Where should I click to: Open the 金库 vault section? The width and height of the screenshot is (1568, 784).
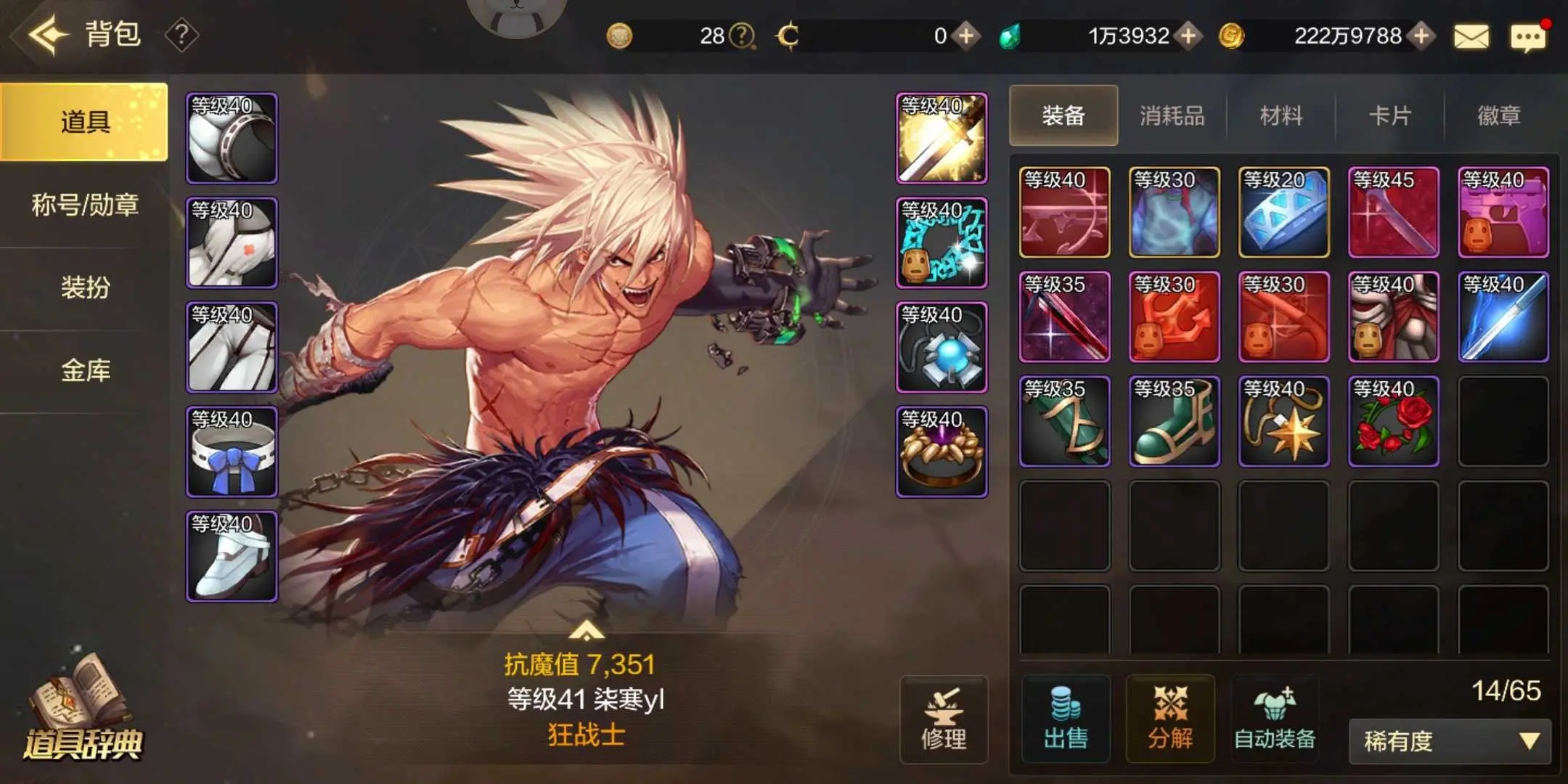tap(85, 371)
